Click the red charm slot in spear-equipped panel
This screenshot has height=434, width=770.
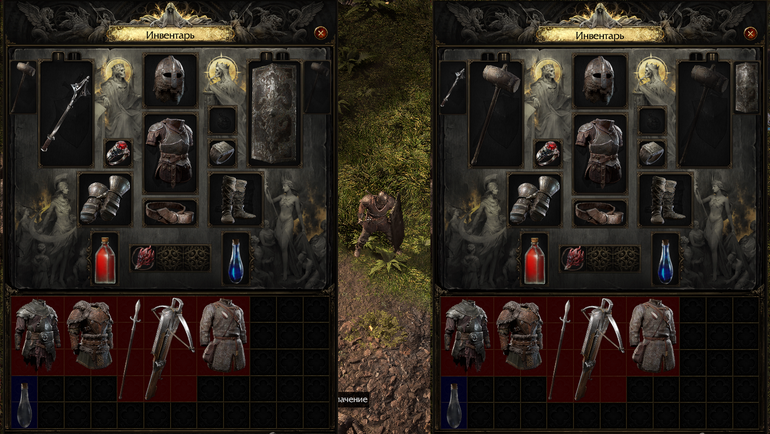tap(144, 258)
